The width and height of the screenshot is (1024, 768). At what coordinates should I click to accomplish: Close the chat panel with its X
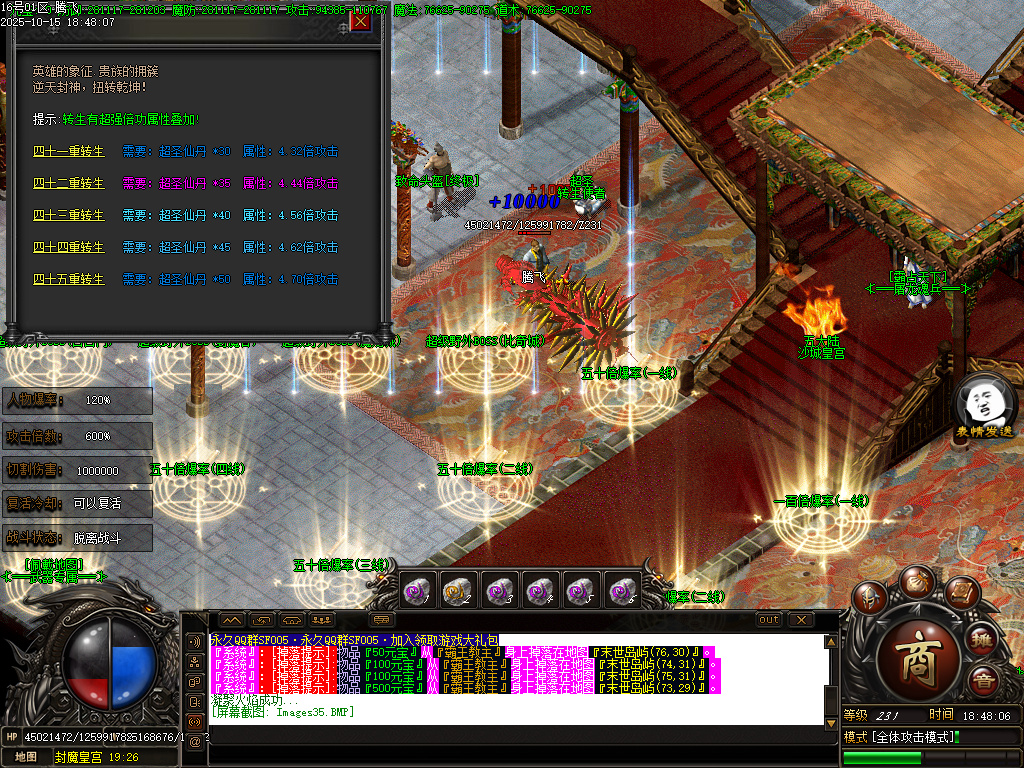pyautogui.click(x=800, y=620)
